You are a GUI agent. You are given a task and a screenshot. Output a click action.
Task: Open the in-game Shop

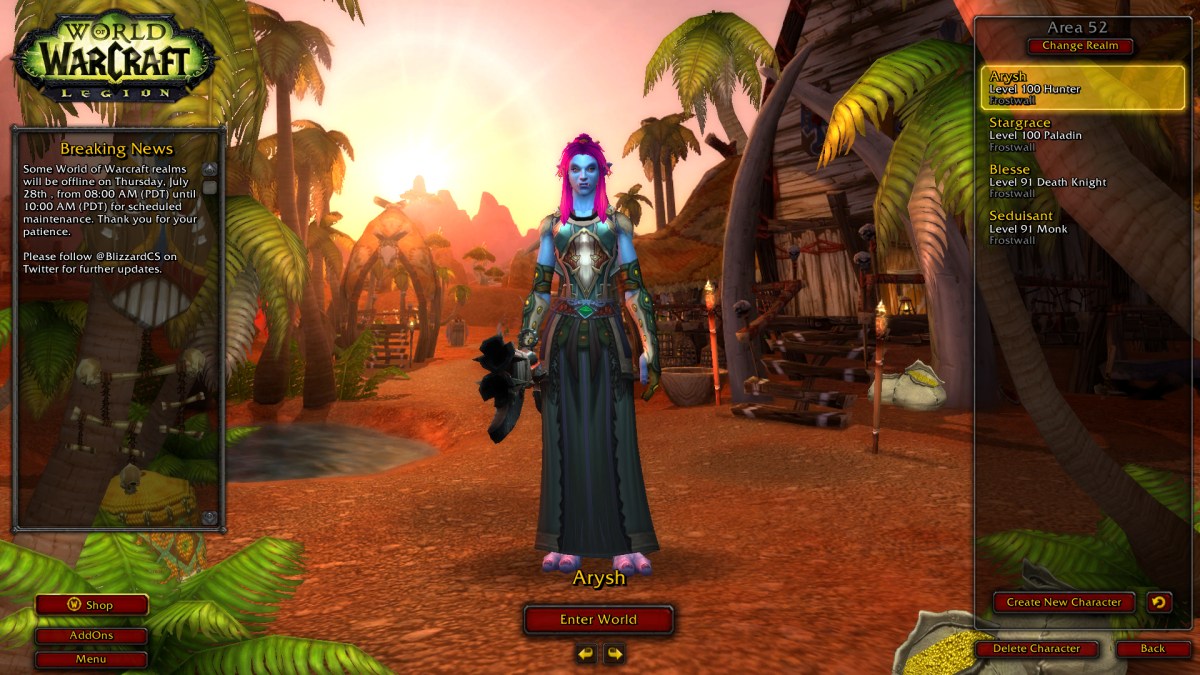92,605
